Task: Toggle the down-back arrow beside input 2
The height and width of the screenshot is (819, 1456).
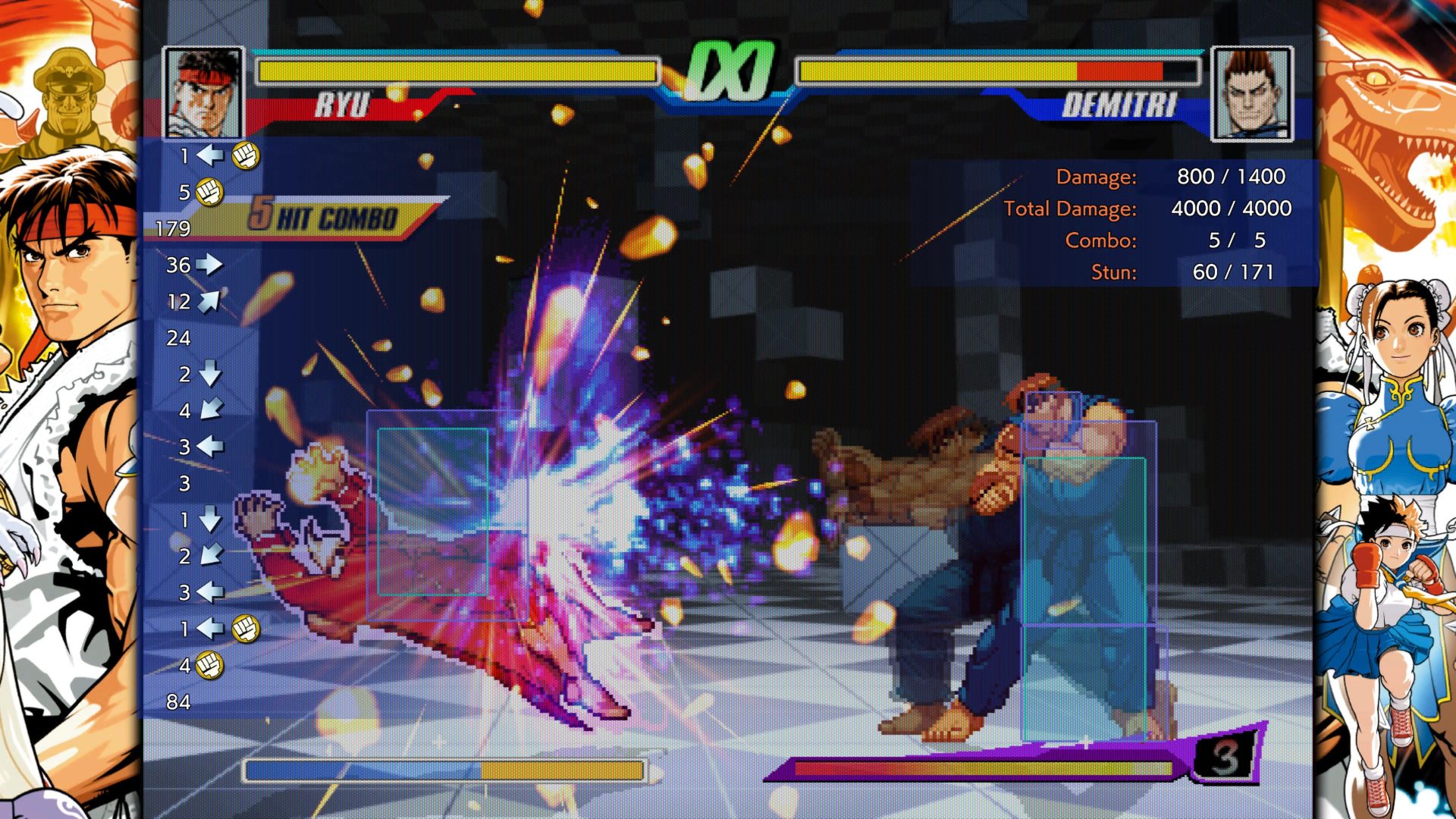Action: [211, 552]
